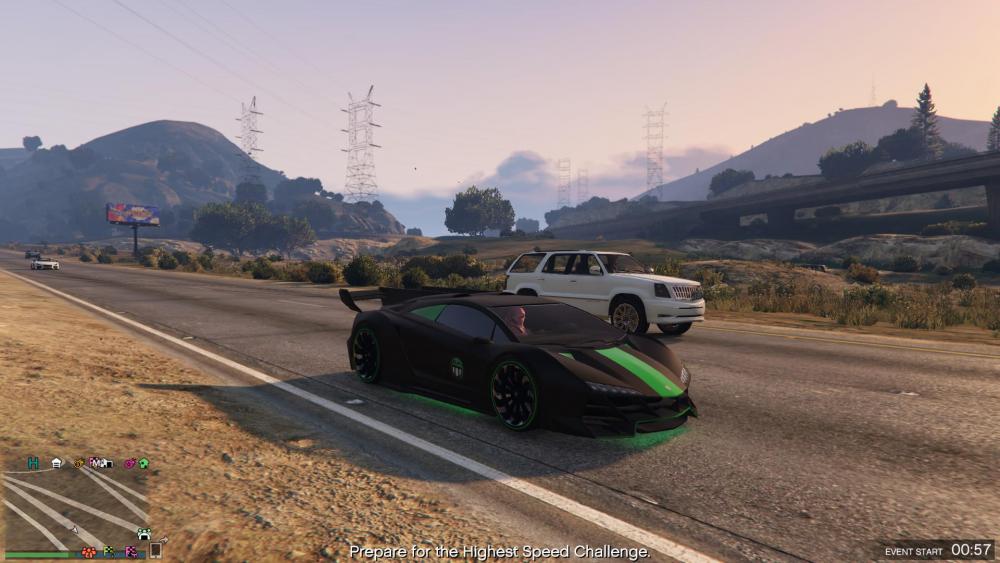Screen dimensions: 1000x563
Task: Choose the red crew blip
Action: [x=88, y=551]
